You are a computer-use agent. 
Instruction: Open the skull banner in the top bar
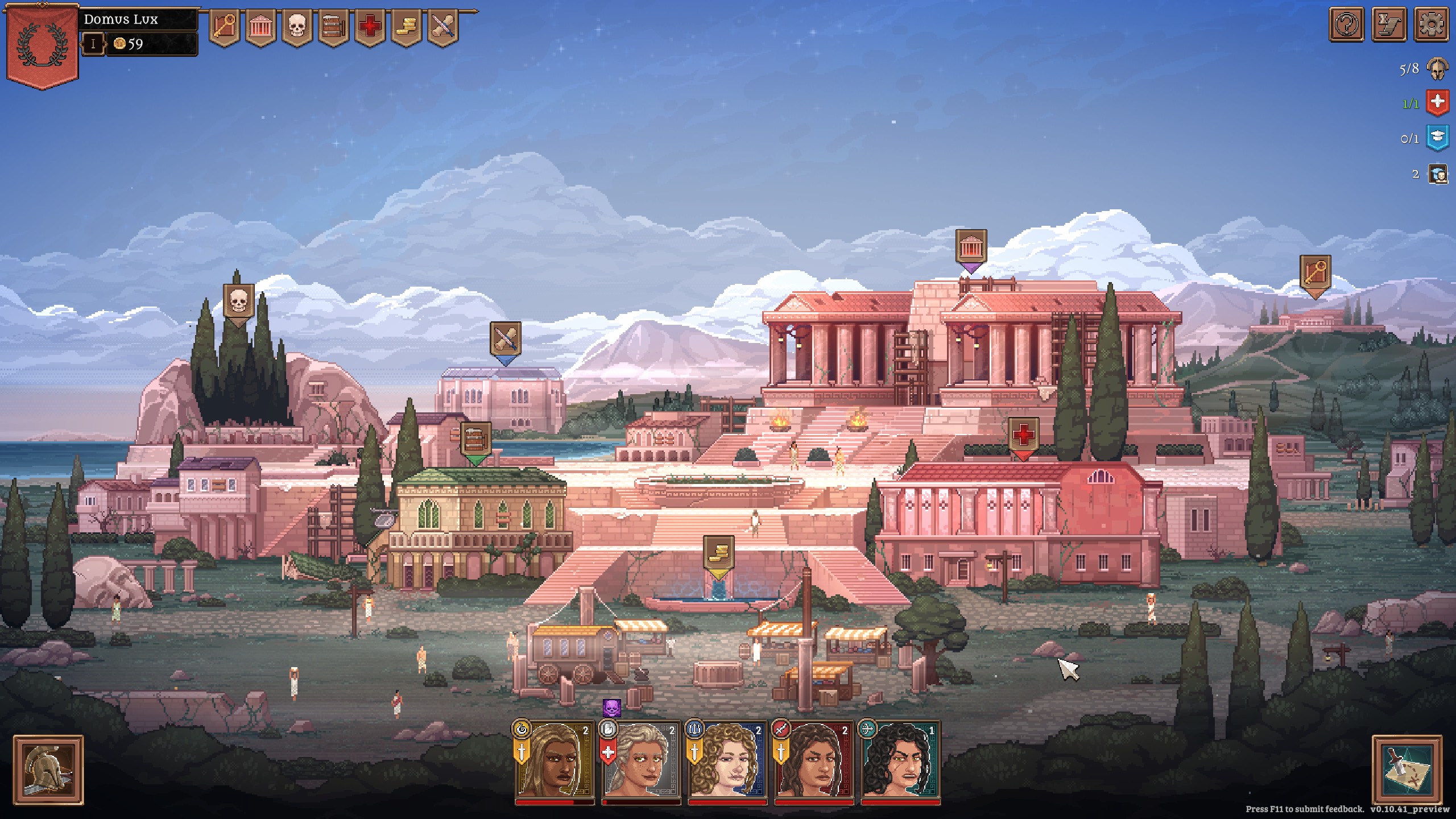(x=297, y=27)
